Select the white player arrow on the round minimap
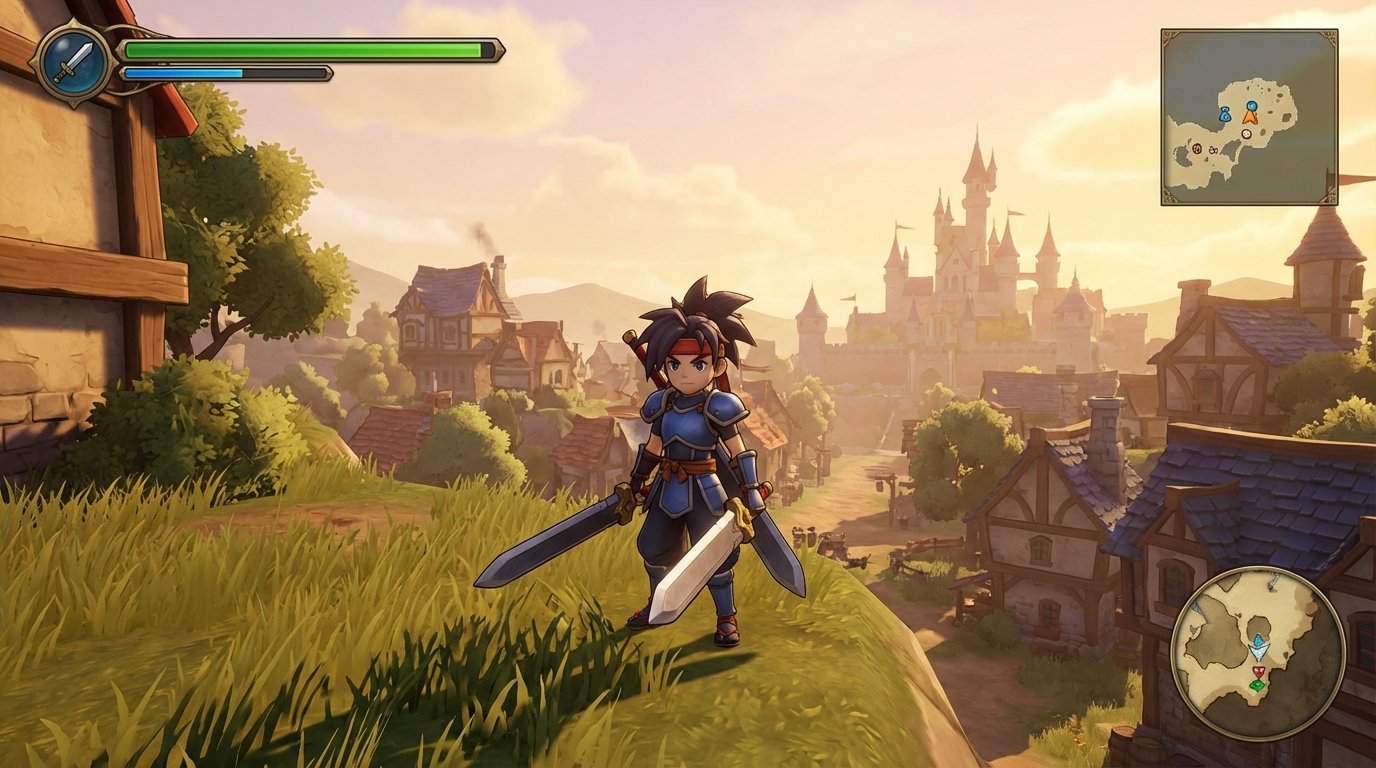 point(1260,653)
